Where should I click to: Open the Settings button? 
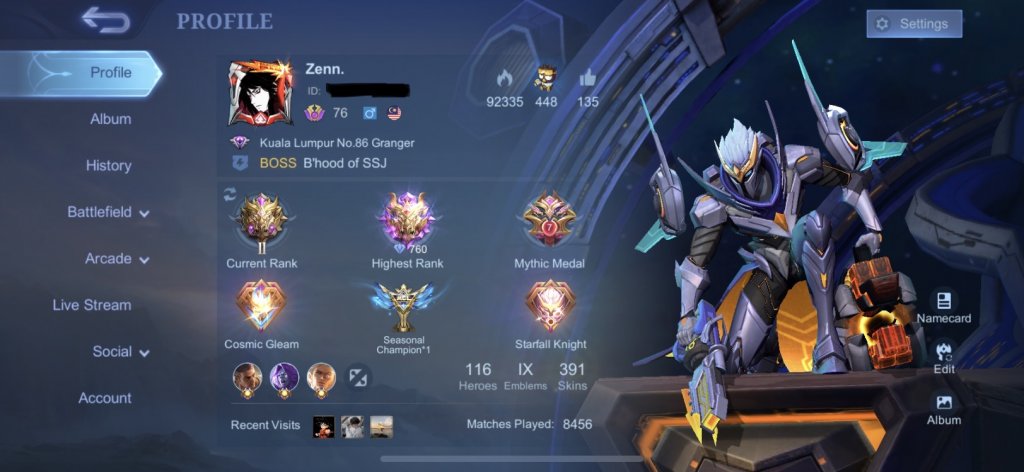point(914,24)
